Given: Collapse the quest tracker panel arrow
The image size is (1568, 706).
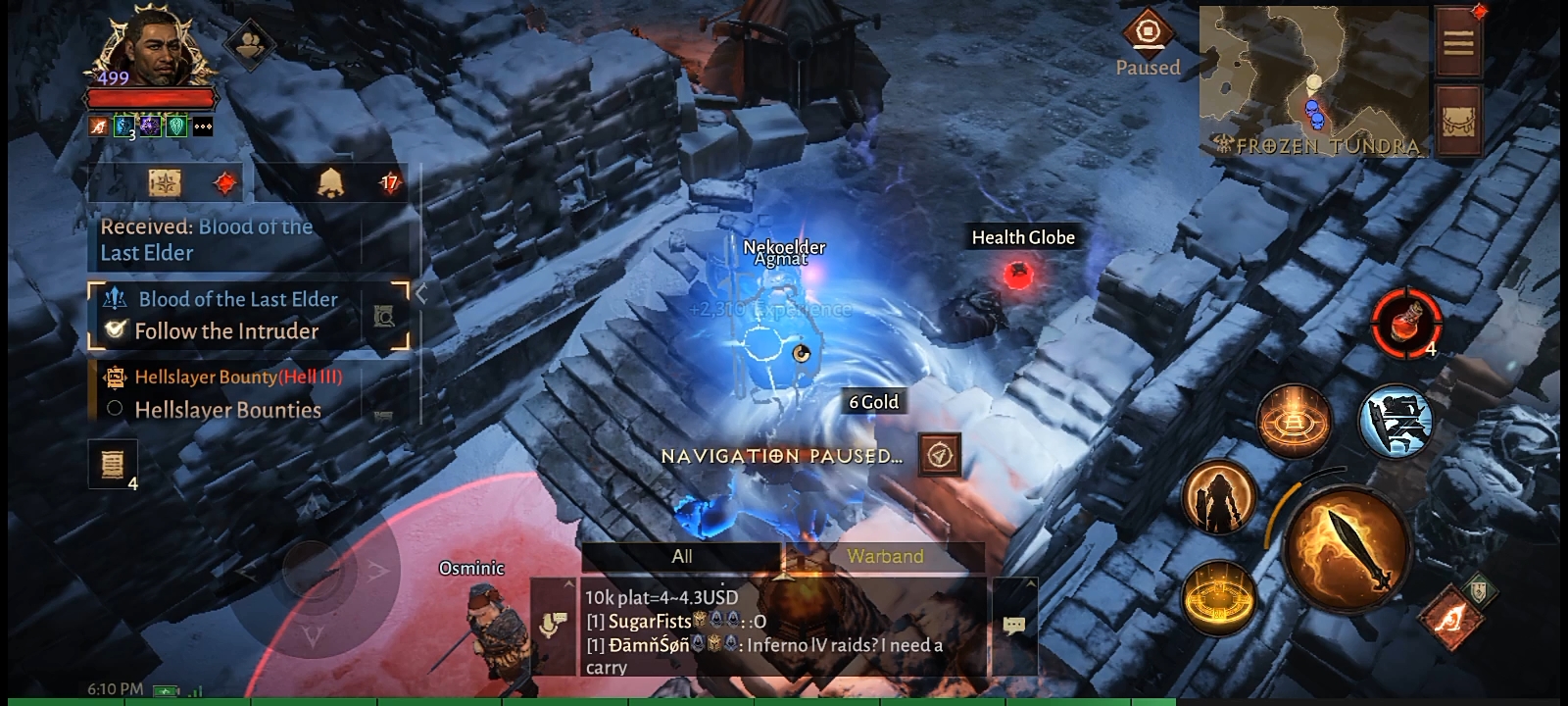Looking at the screenshot, I should tap(421, 293).
